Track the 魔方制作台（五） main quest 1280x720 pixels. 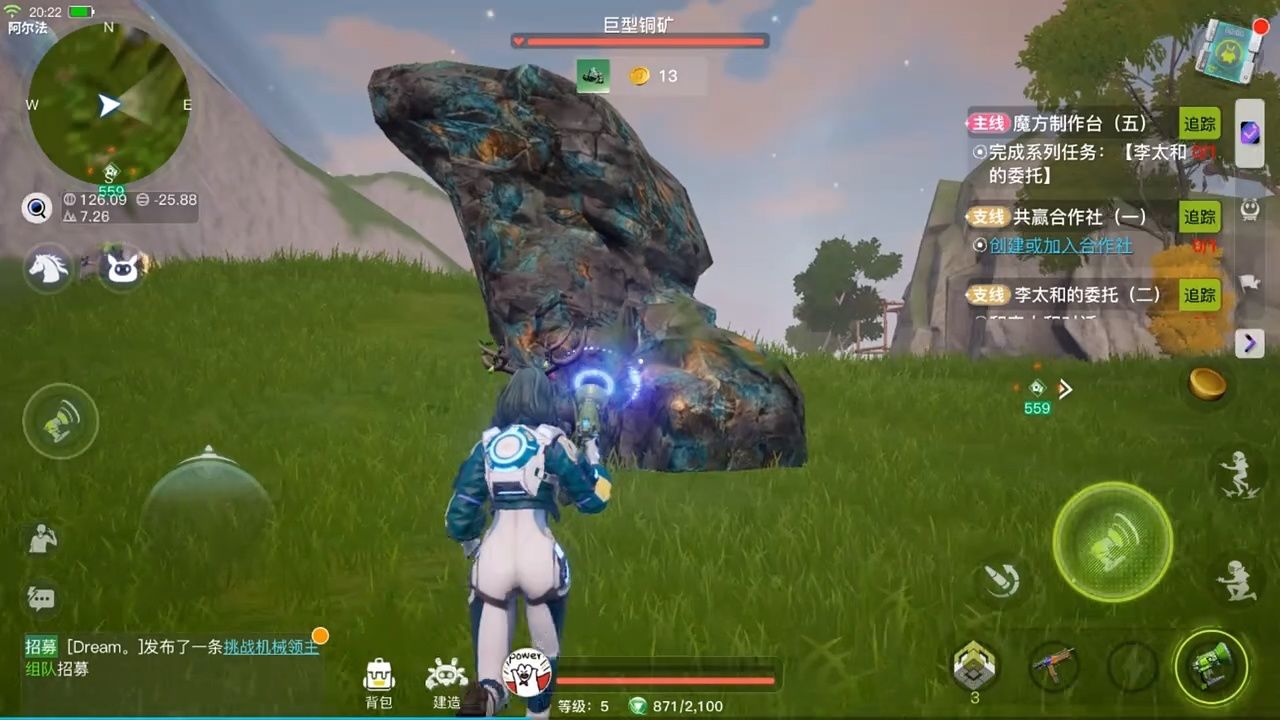pos(1200,124)
